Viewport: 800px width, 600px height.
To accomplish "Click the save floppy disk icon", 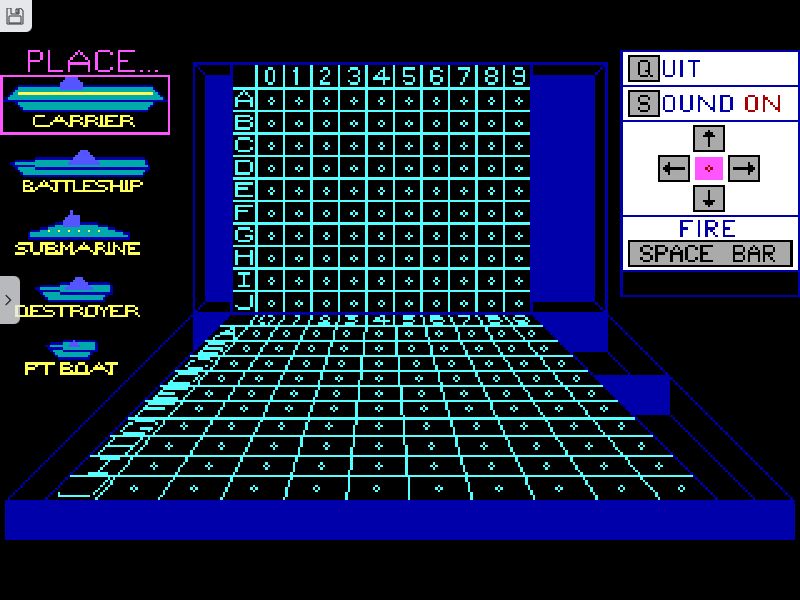I will [x=15, y=15].
